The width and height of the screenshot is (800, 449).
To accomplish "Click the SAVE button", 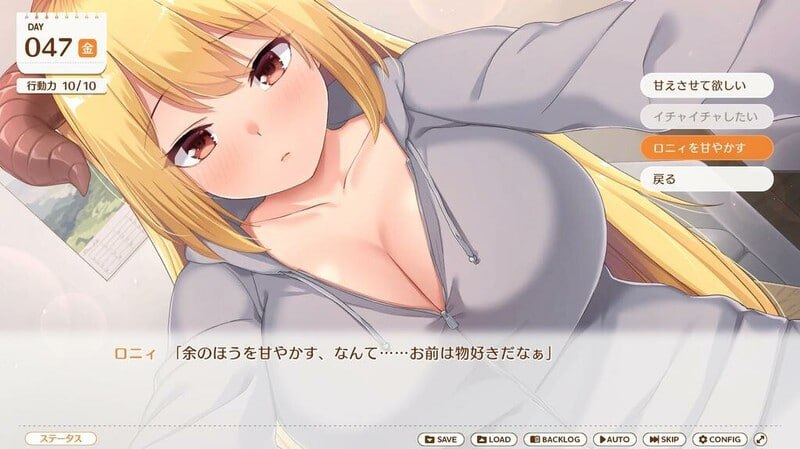I will (x=440, y=439).
